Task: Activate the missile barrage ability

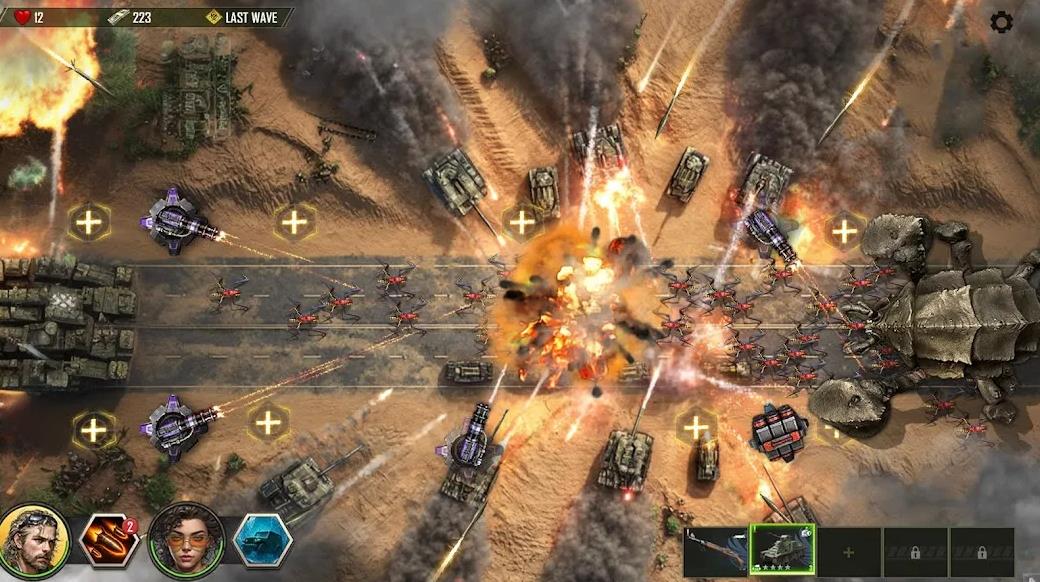Action: coord(109,541)
